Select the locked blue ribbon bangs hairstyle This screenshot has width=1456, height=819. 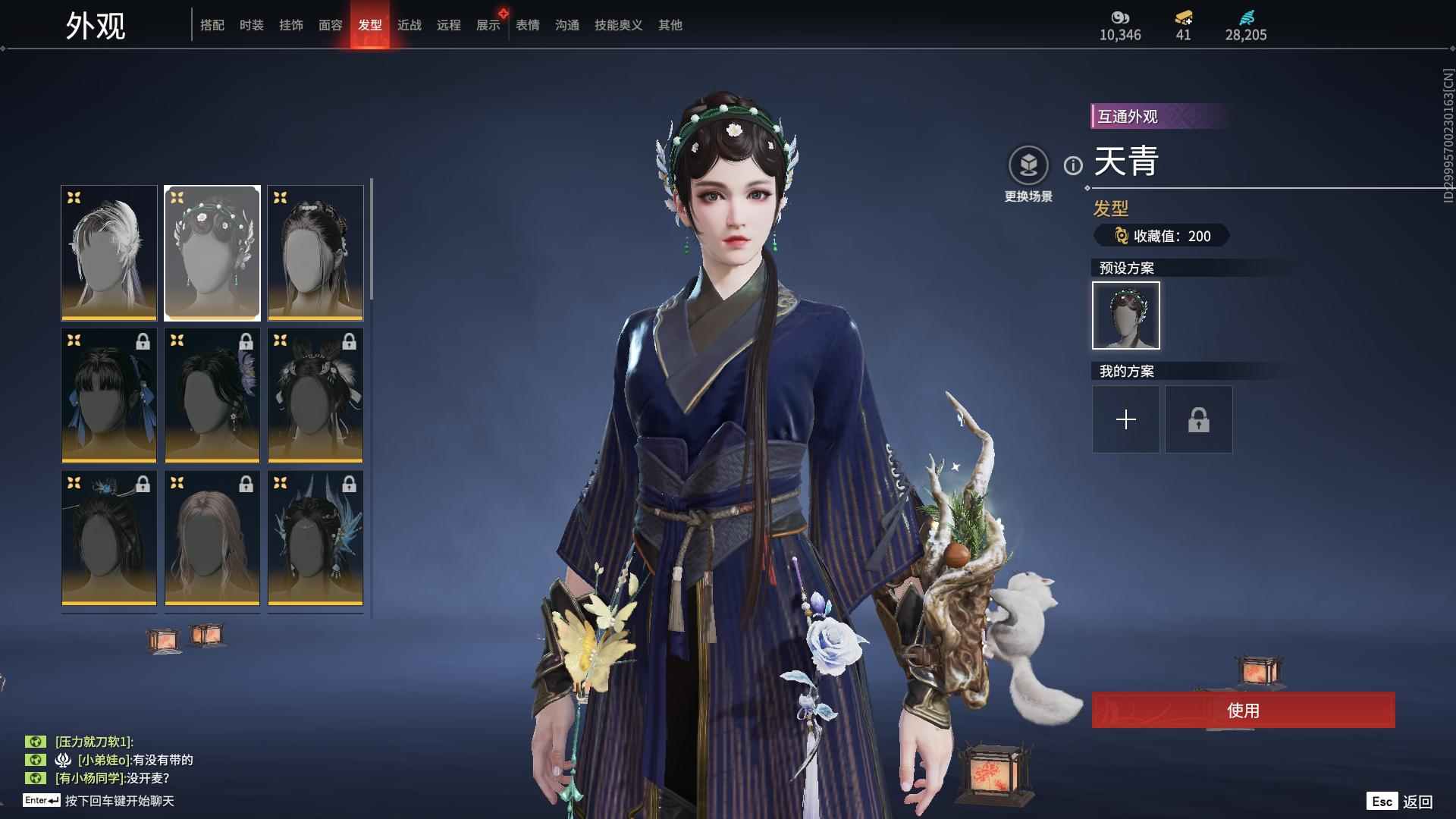pos(109,395)
